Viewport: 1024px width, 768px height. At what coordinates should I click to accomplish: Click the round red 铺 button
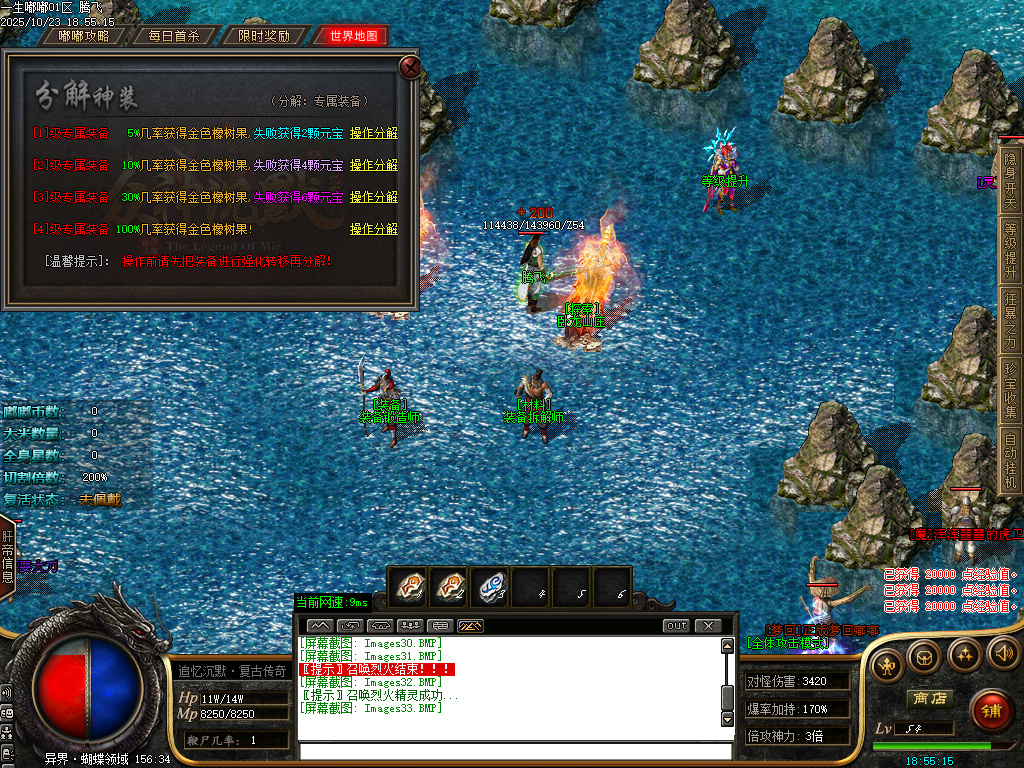991,710
